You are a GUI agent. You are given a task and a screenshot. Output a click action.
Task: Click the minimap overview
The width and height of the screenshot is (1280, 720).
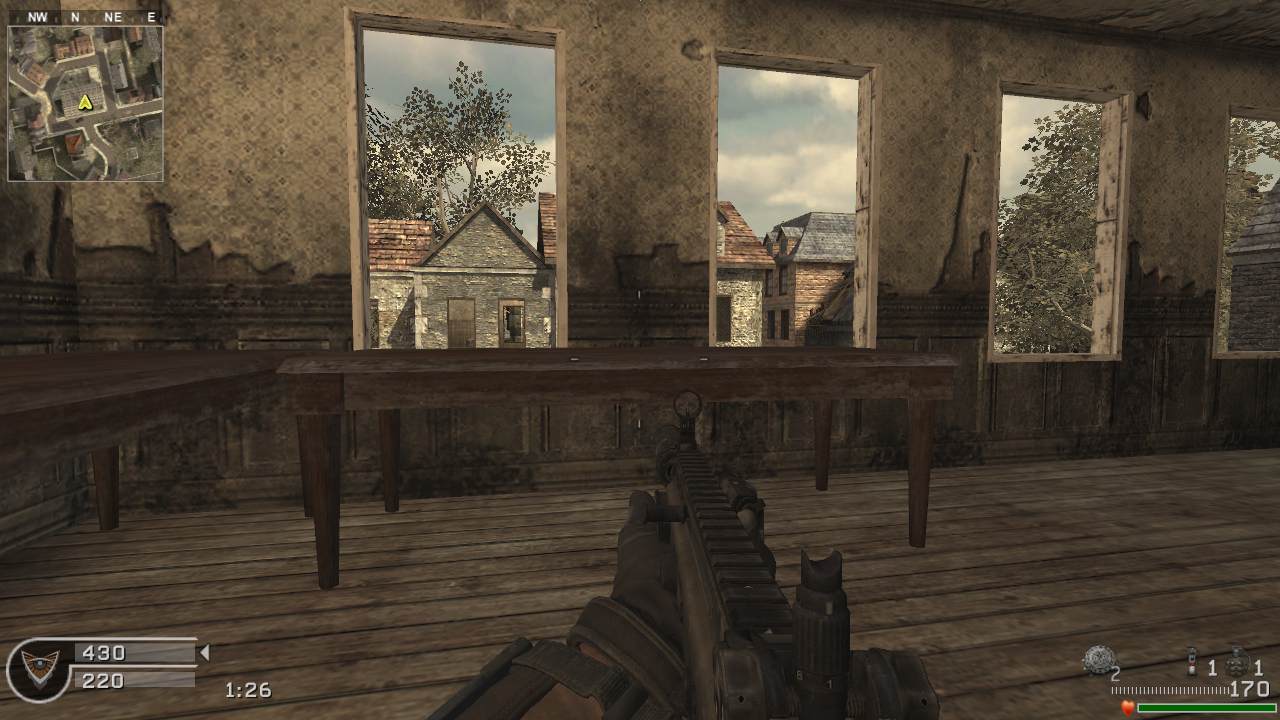[x=85, y=103]
